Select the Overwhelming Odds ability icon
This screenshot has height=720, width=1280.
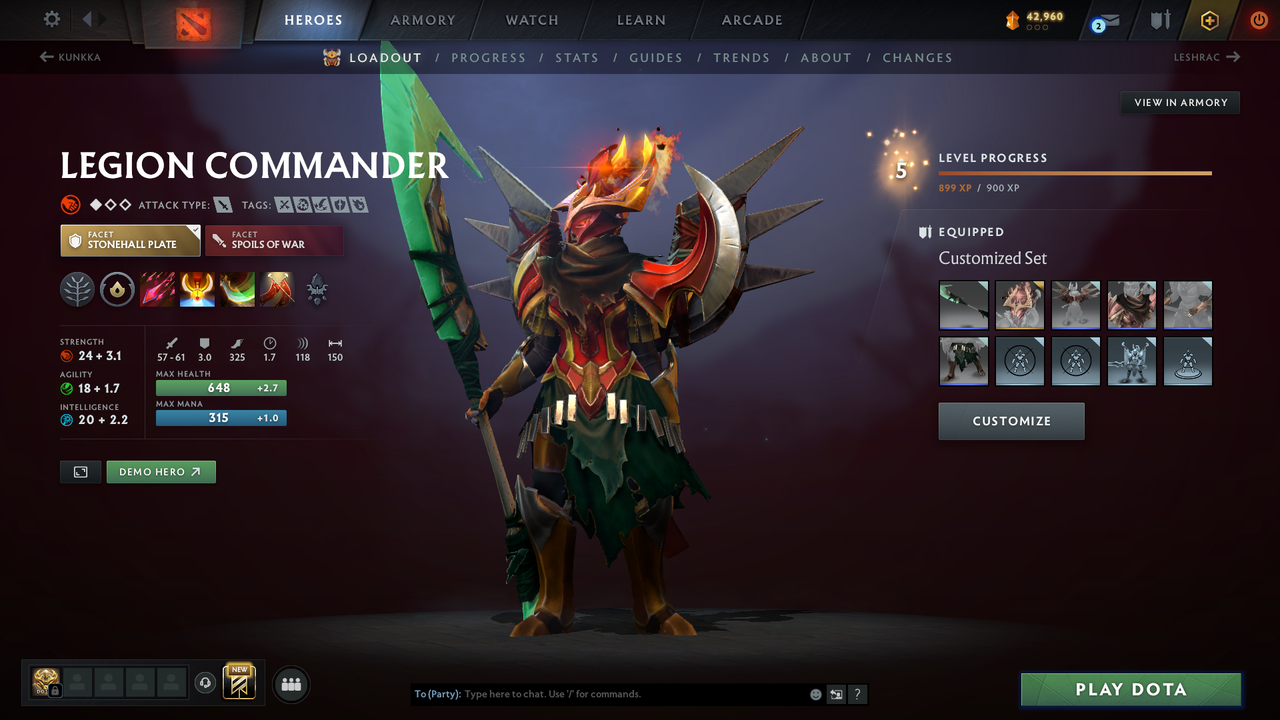click(157, 290)
